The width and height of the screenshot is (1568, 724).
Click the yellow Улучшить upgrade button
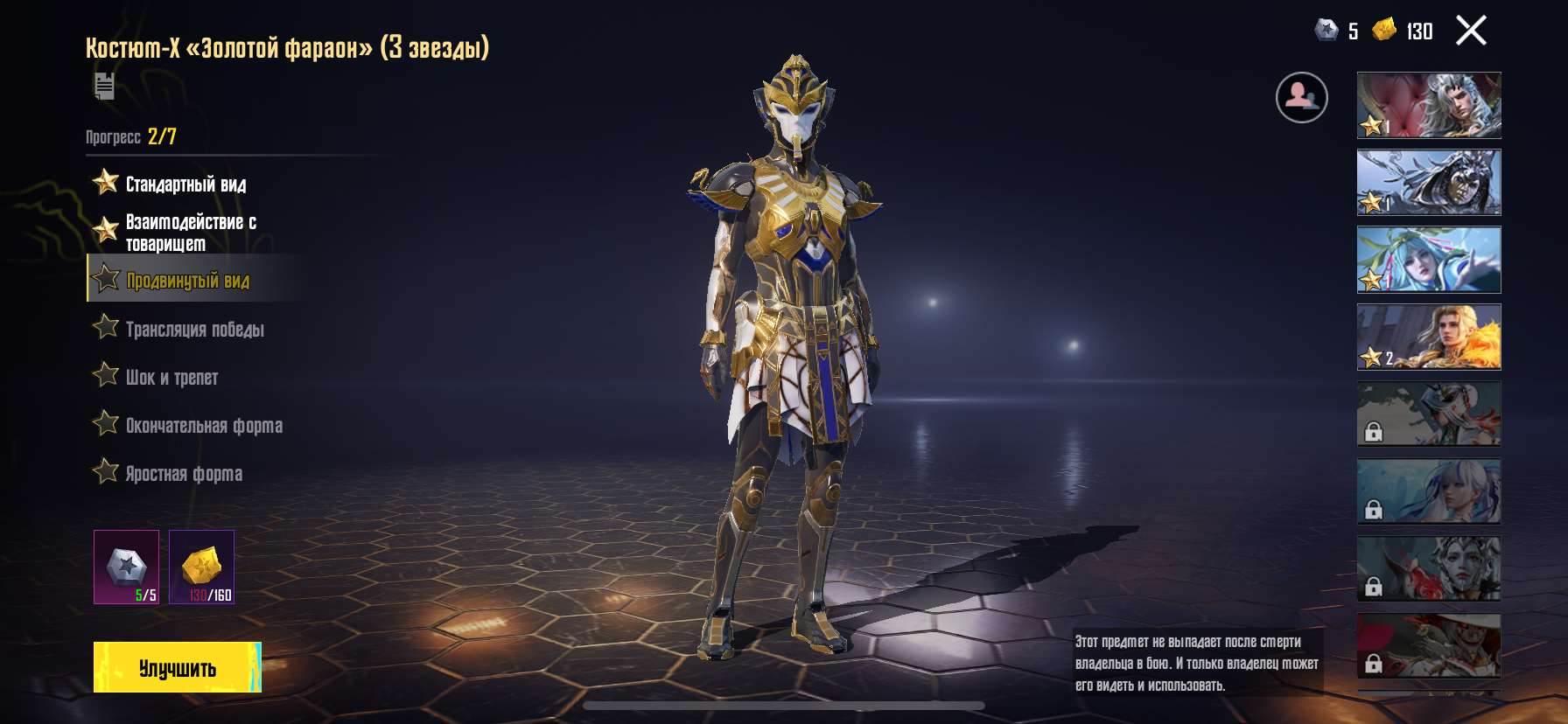(177, 667)
